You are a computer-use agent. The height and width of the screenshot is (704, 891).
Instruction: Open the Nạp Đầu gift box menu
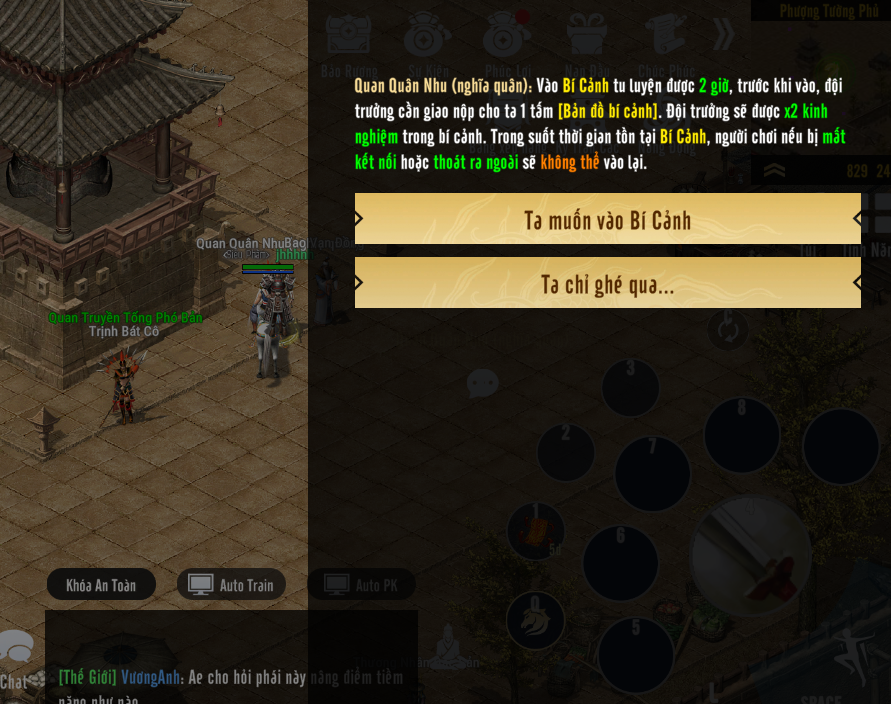(x=587, y=40)
